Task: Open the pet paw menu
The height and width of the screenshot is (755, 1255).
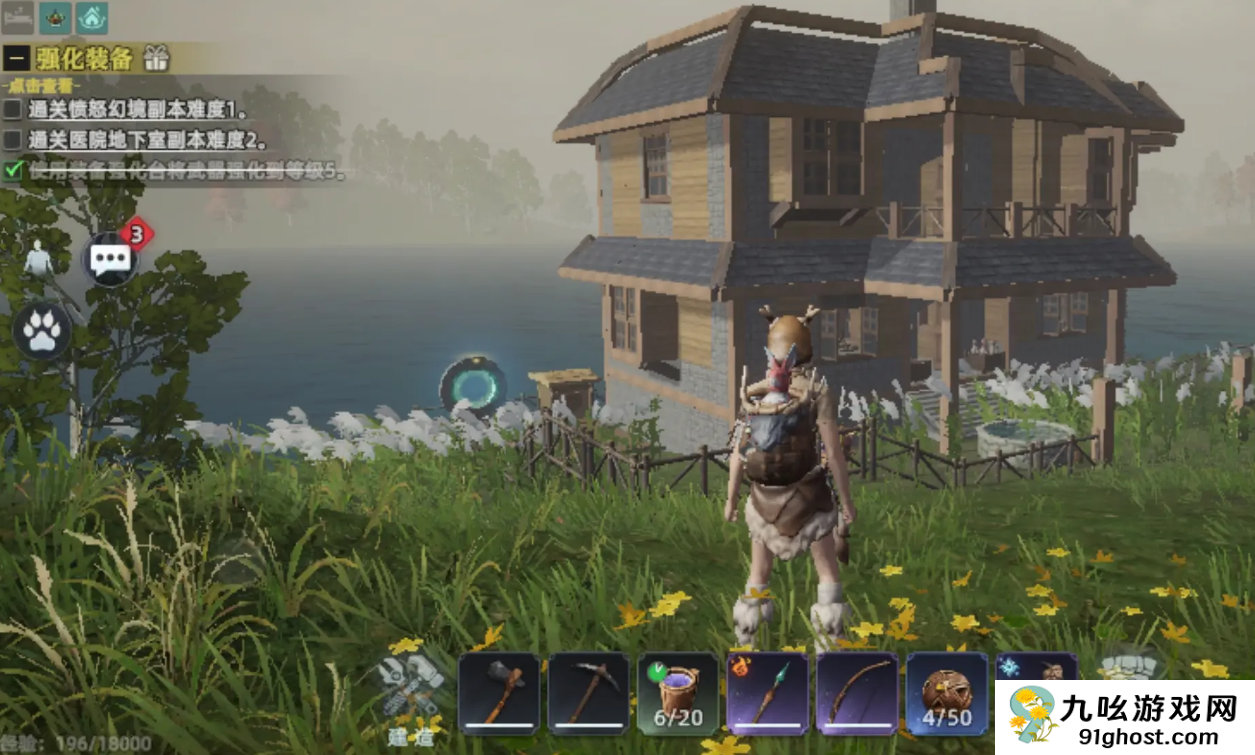Action: pos(42,331)
